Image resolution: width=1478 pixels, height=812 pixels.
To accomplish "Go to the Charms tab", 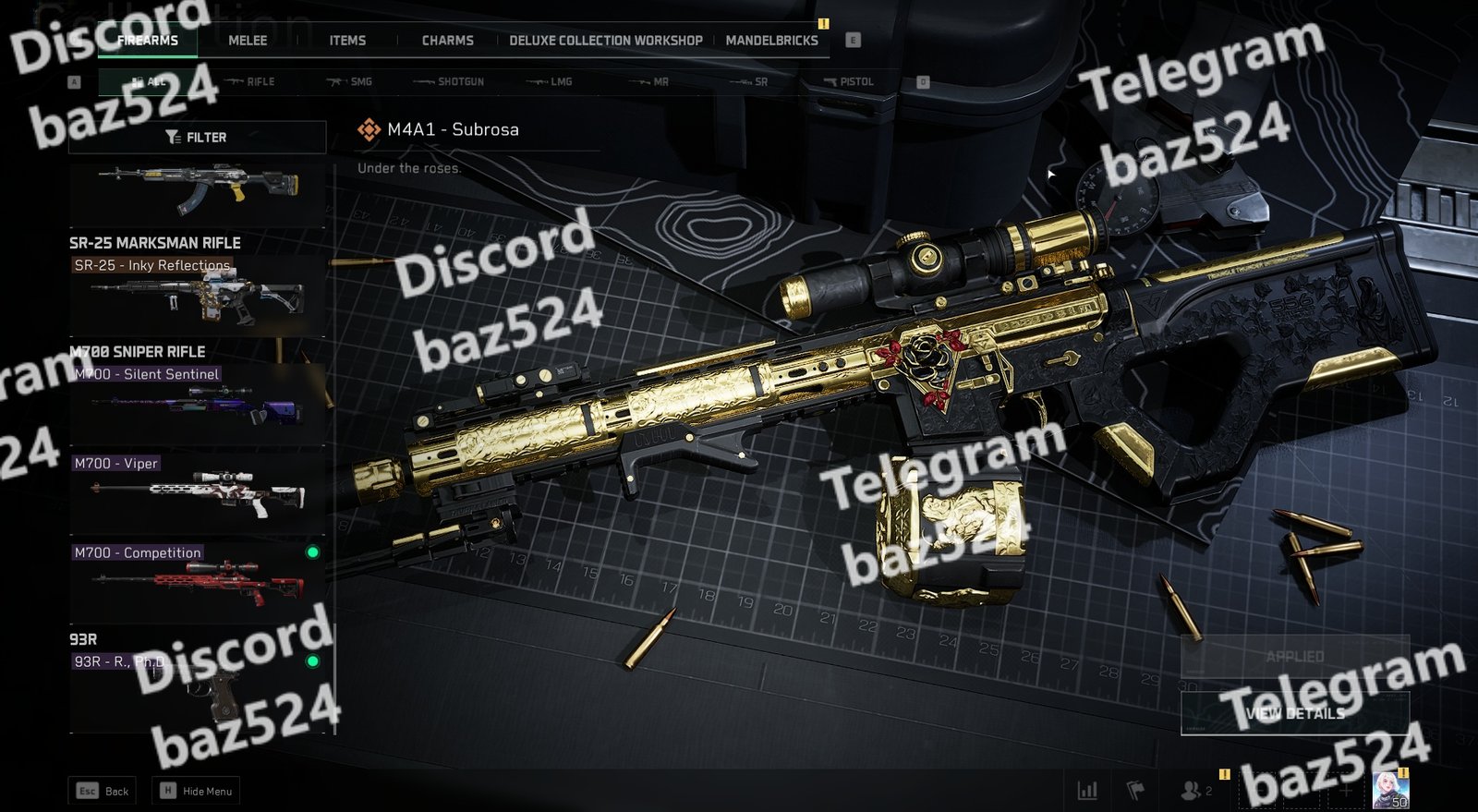I will (x=447, y=41).
